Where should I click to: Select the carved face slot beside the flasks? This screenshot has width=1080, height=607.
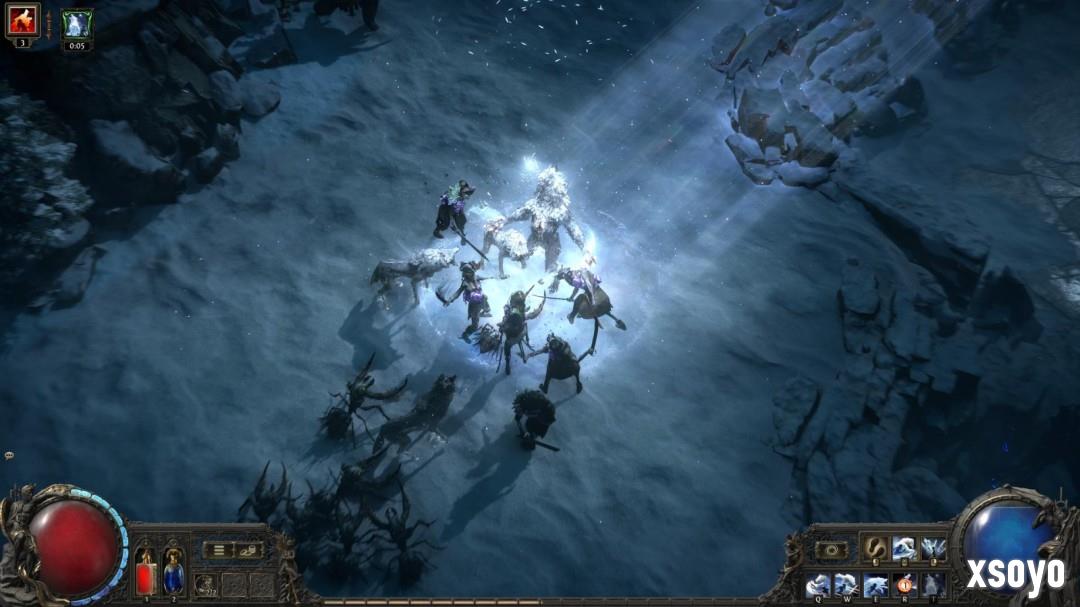click(x=204, y=584)
